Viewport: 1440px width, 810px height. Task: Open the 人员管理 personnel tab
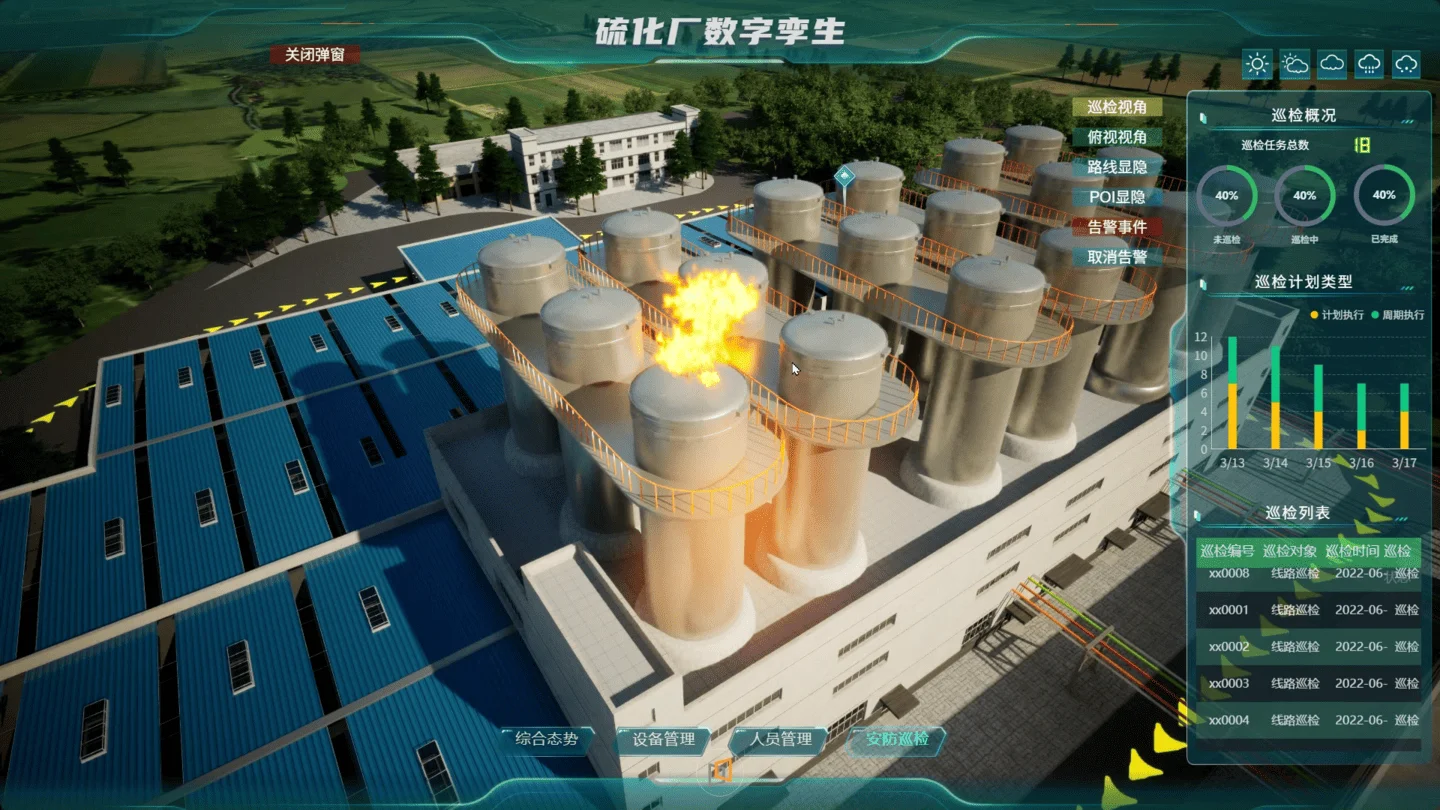(781, 740)
